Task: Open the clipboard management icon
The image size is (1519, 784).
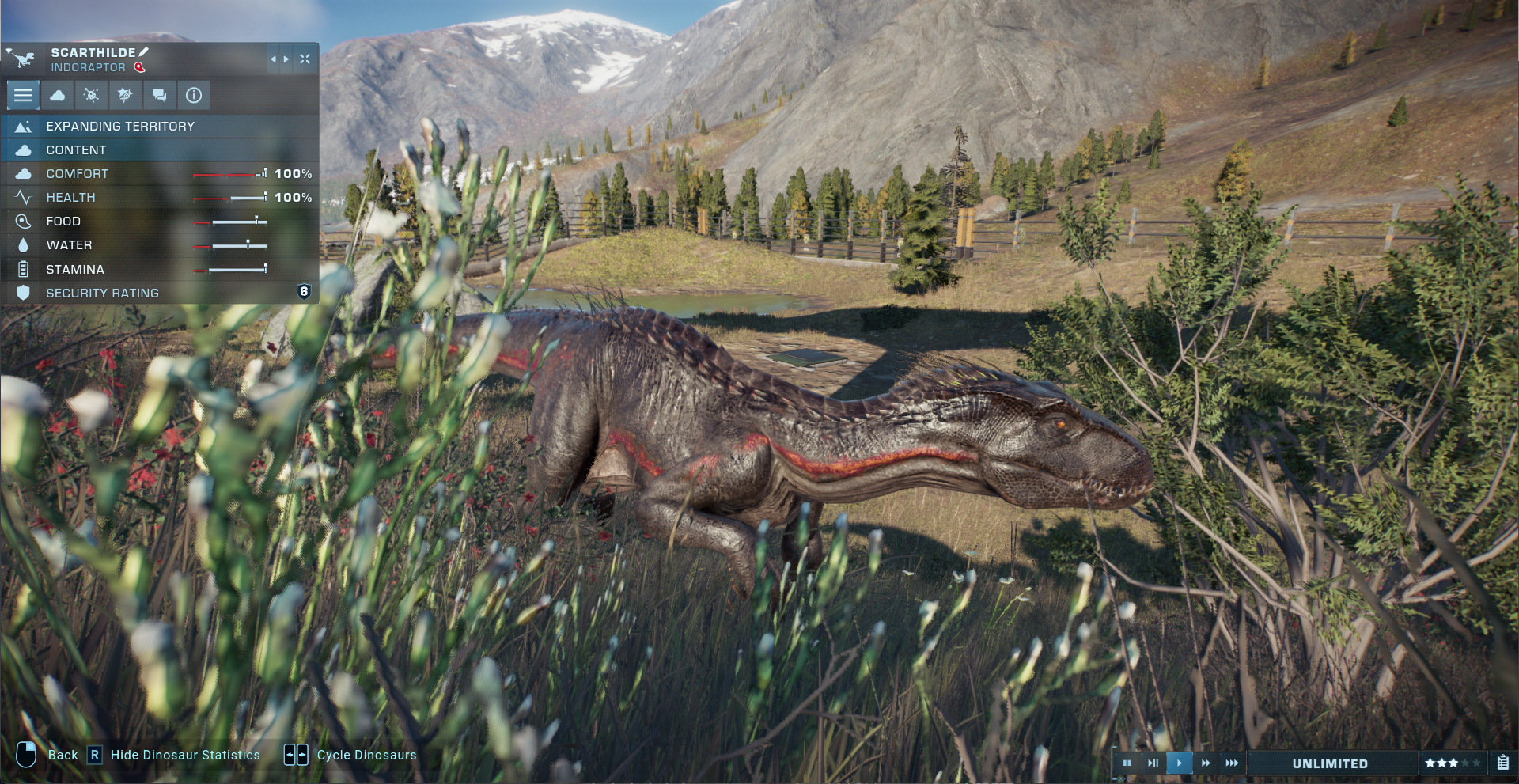Action: [x=1502, y=763]
